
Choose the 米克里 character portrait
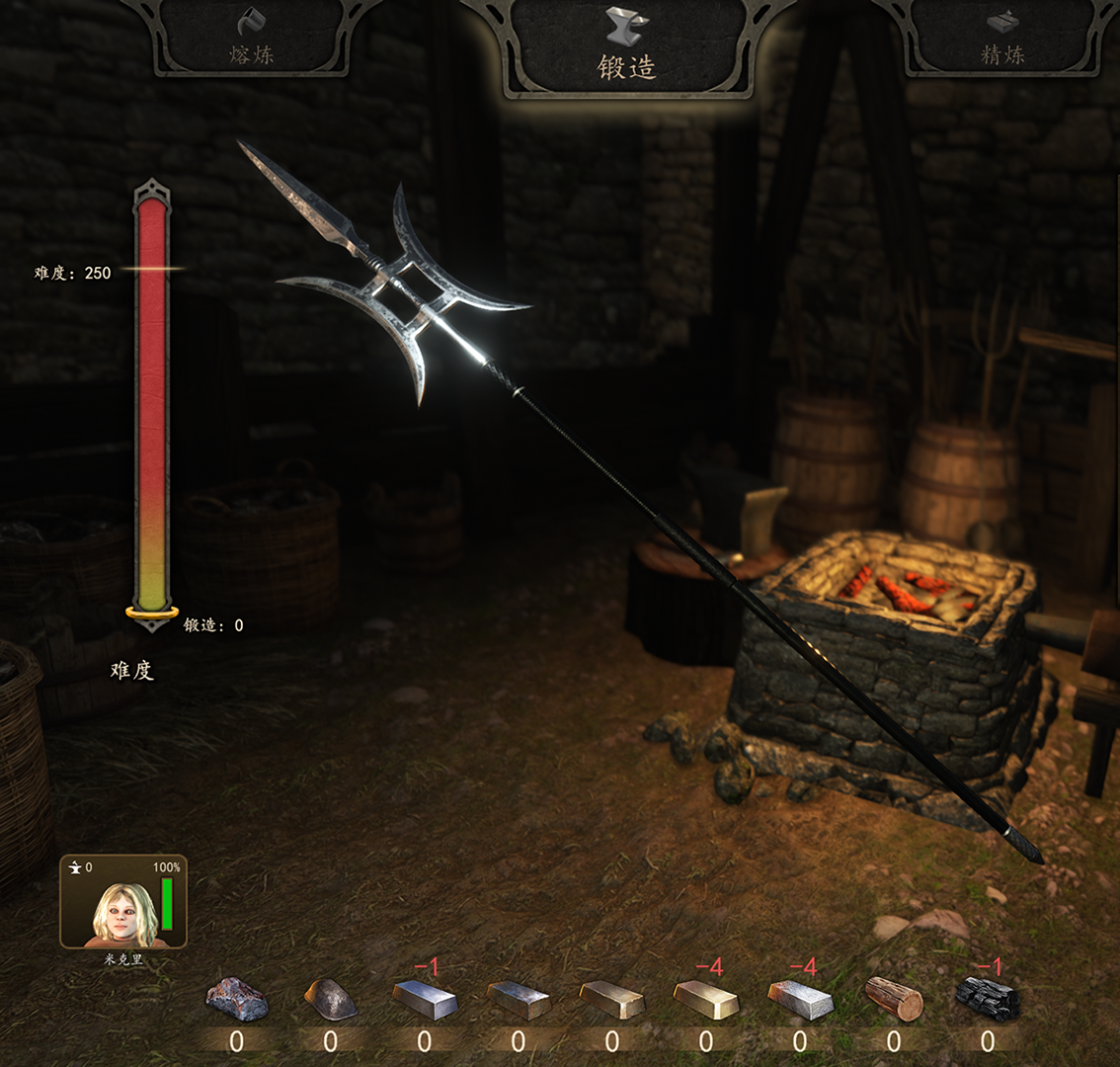[x=123, y=902]
